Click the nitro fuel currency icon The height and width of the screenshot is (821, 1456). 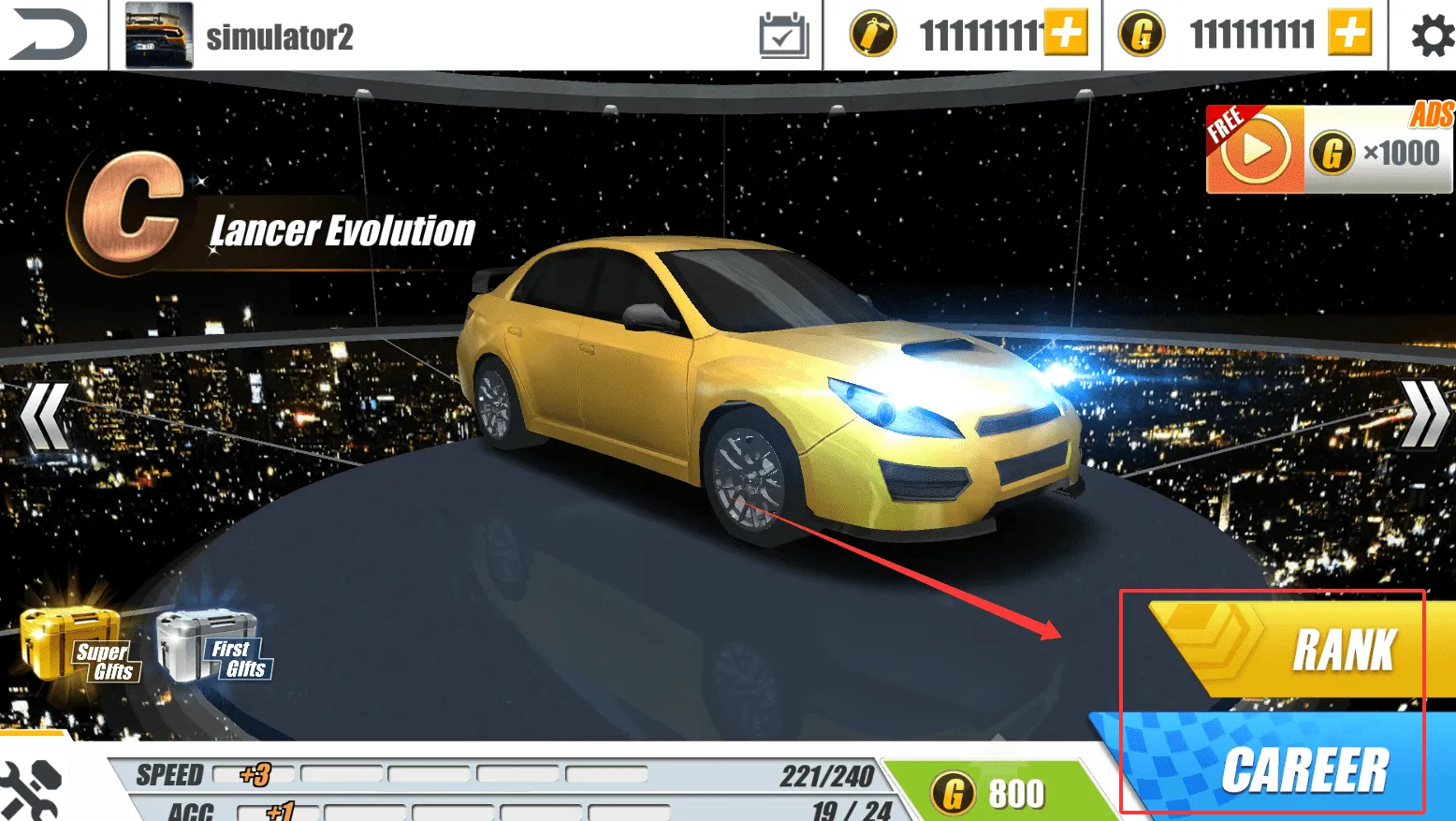pyautogui.click(x=872, y=34)
